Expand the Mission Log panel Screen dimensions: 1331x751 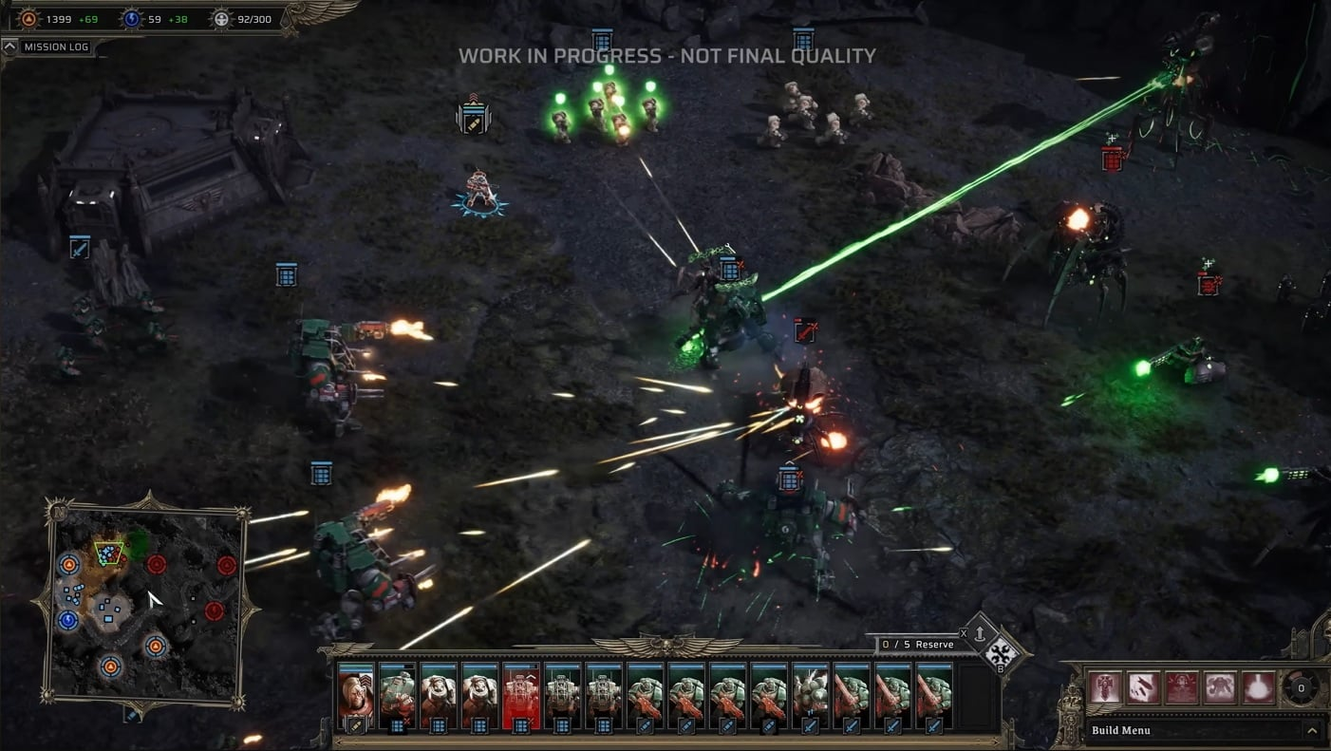[x=10, y=47]
